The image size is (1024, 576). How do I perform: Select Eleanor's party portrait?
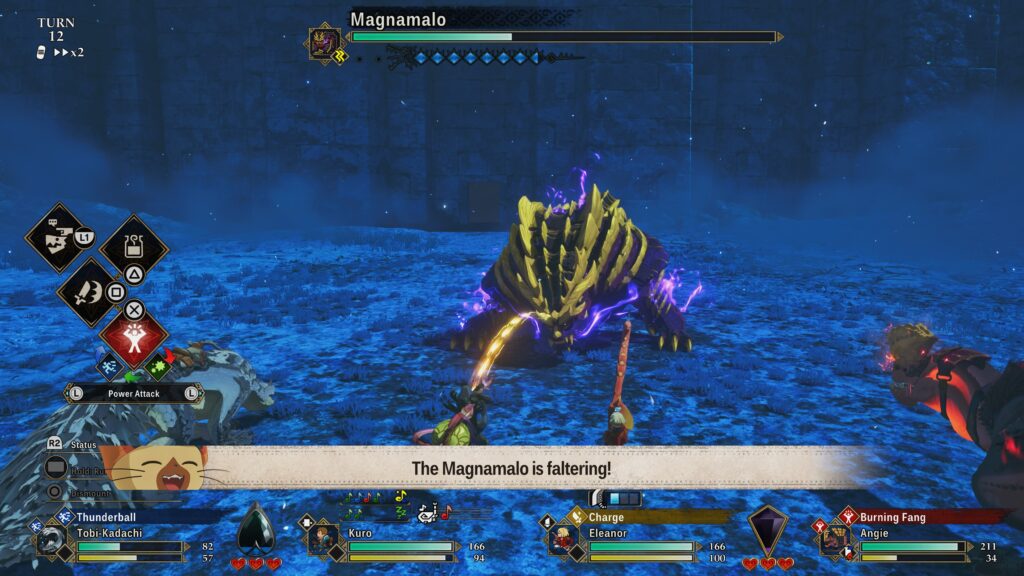[562, 540]
